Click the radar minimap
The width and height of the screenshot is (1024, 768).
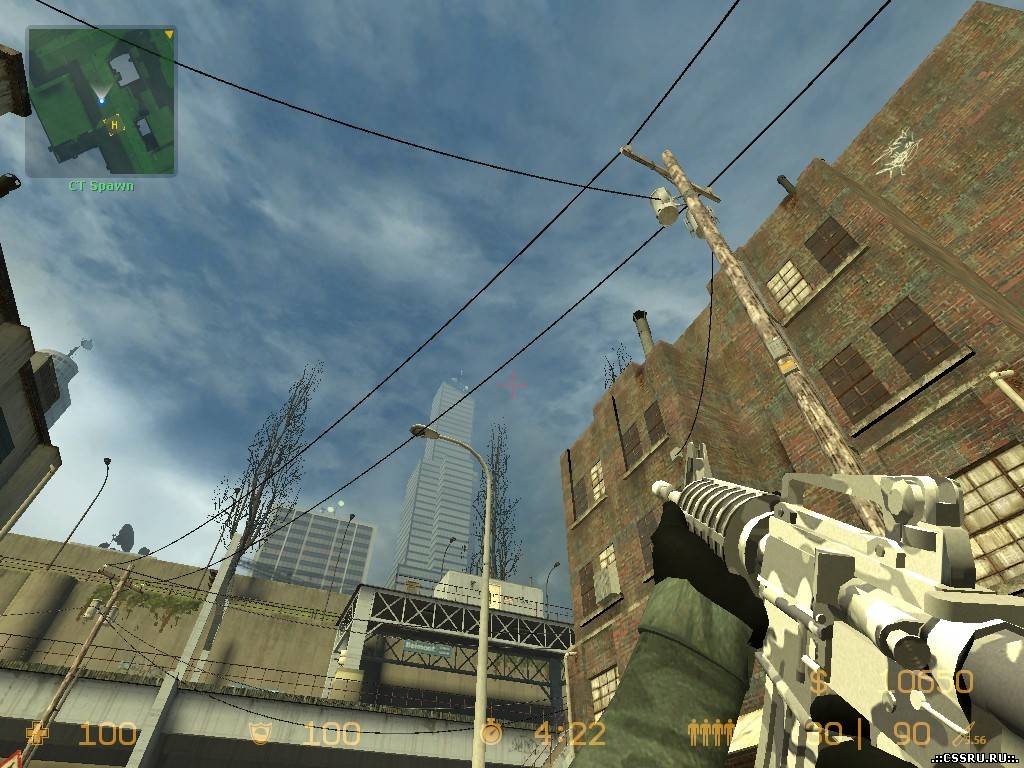tap(101, 101)
